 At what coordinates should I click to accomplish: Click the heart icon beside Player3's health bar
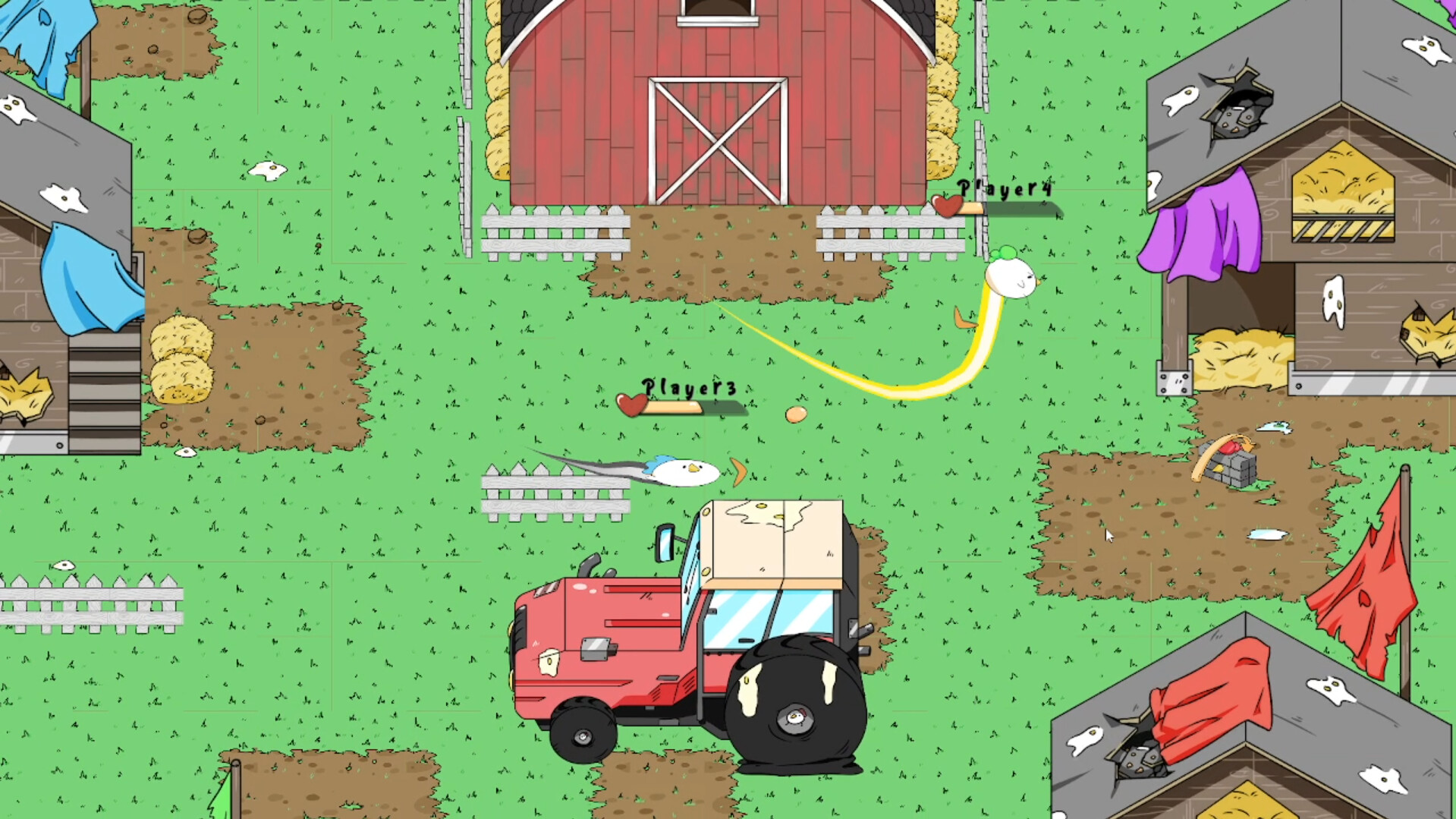point(631,406)
